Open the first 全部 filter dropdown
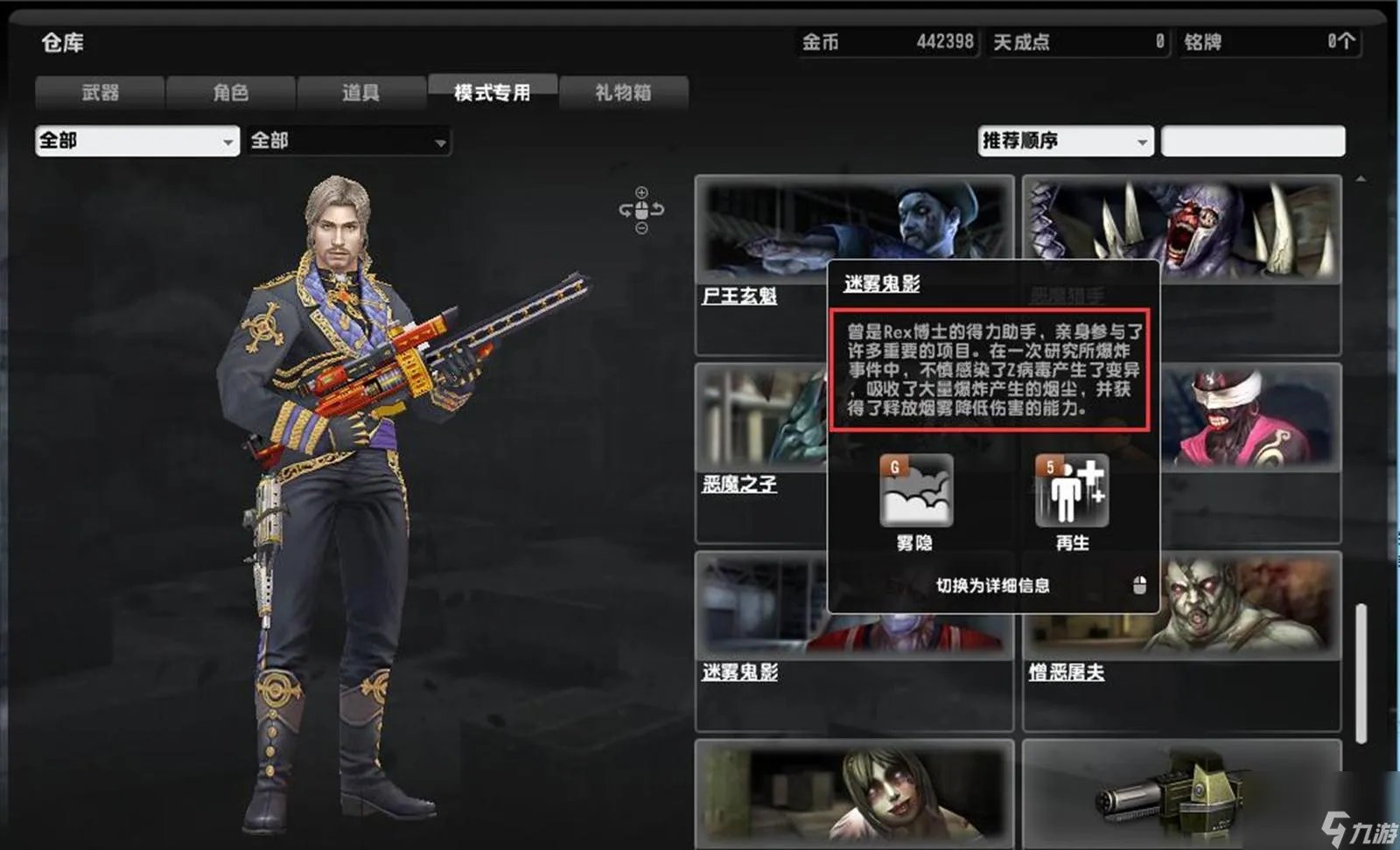The image size is (1400, 850). (x=136, y=140)
